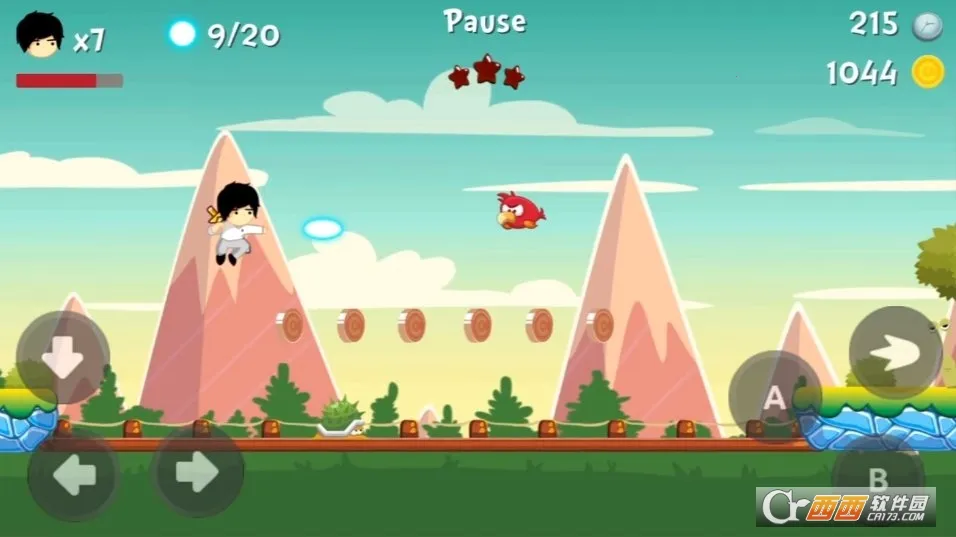Move left with the left arrow button
The image size is (956, 537).
[74, 474]
